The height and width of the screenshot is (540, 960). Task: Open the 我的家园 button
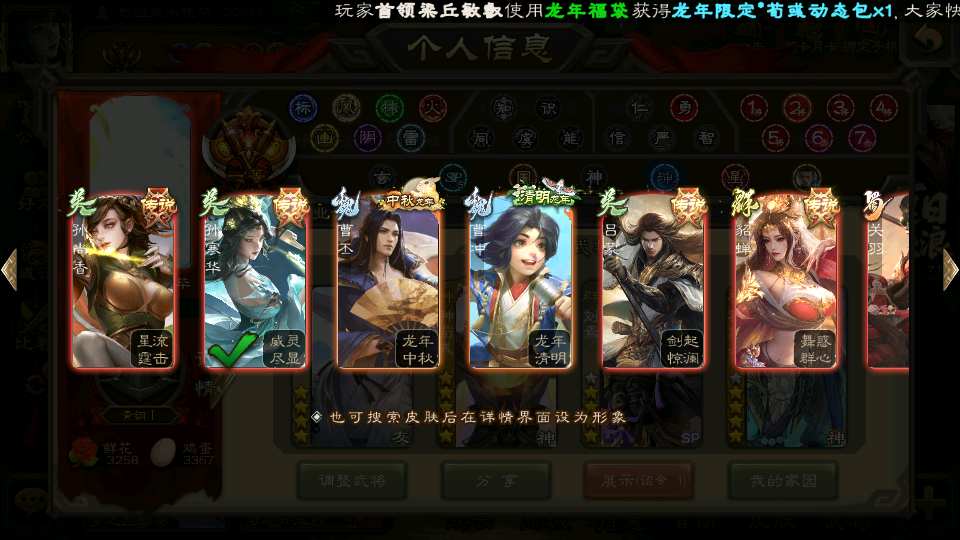pyautogui.click(x=782, y=480)
